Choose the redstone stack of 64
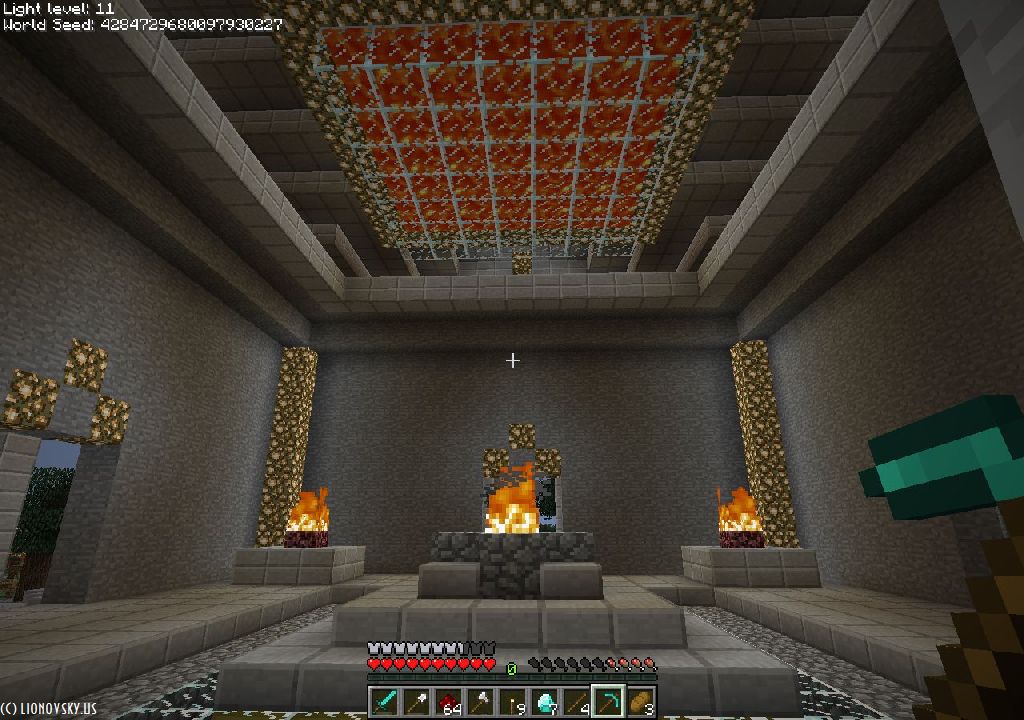1024x720 pixels. coord(448,702)
